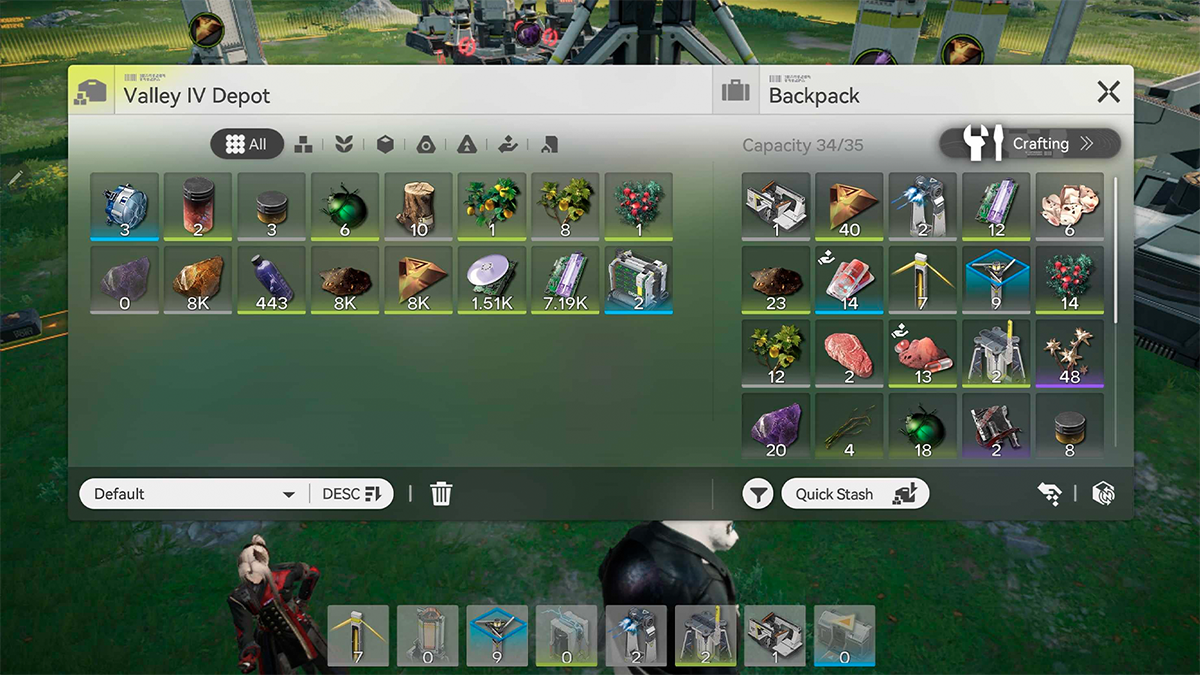Select the backpack raw meat slot with 2
Image resolution: width=1200 pixels, height=675 pixels.
point(849,353)
